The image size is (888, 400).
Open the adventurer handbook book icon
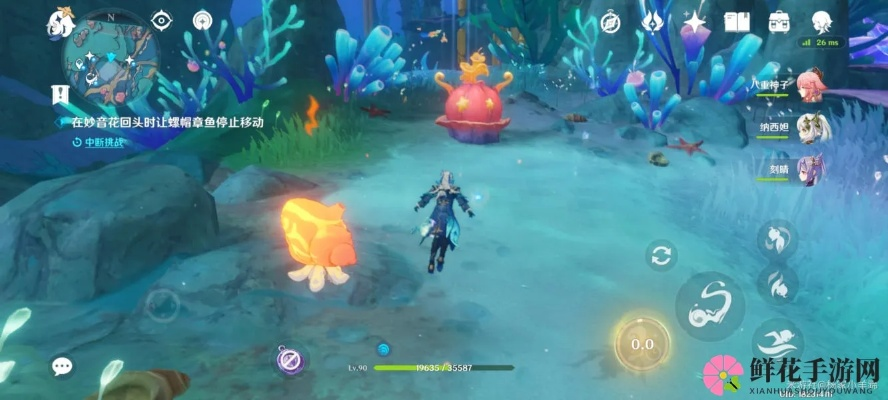click(x=737, y=21)
